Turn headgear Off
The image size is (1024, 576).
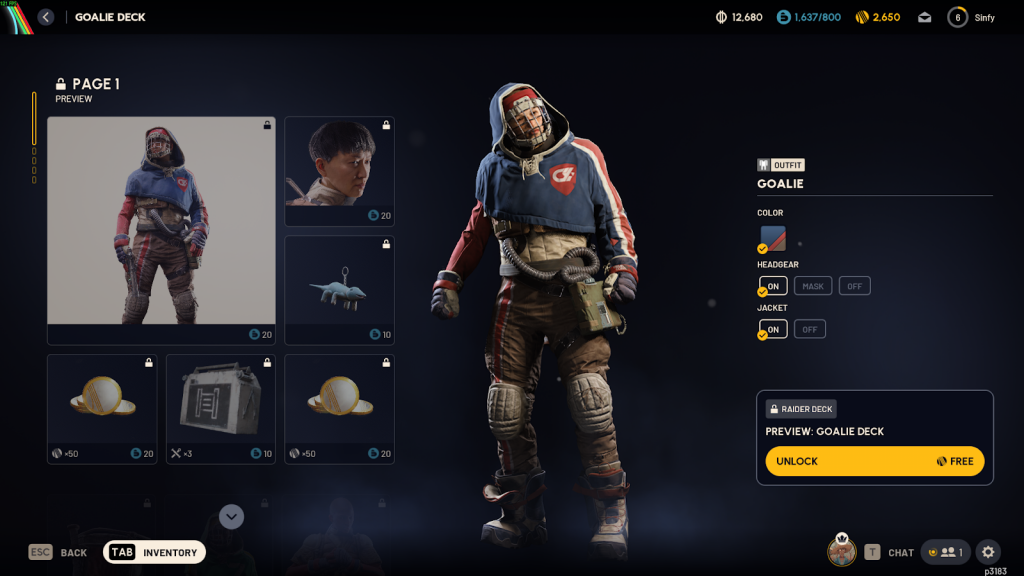point(854,286)
